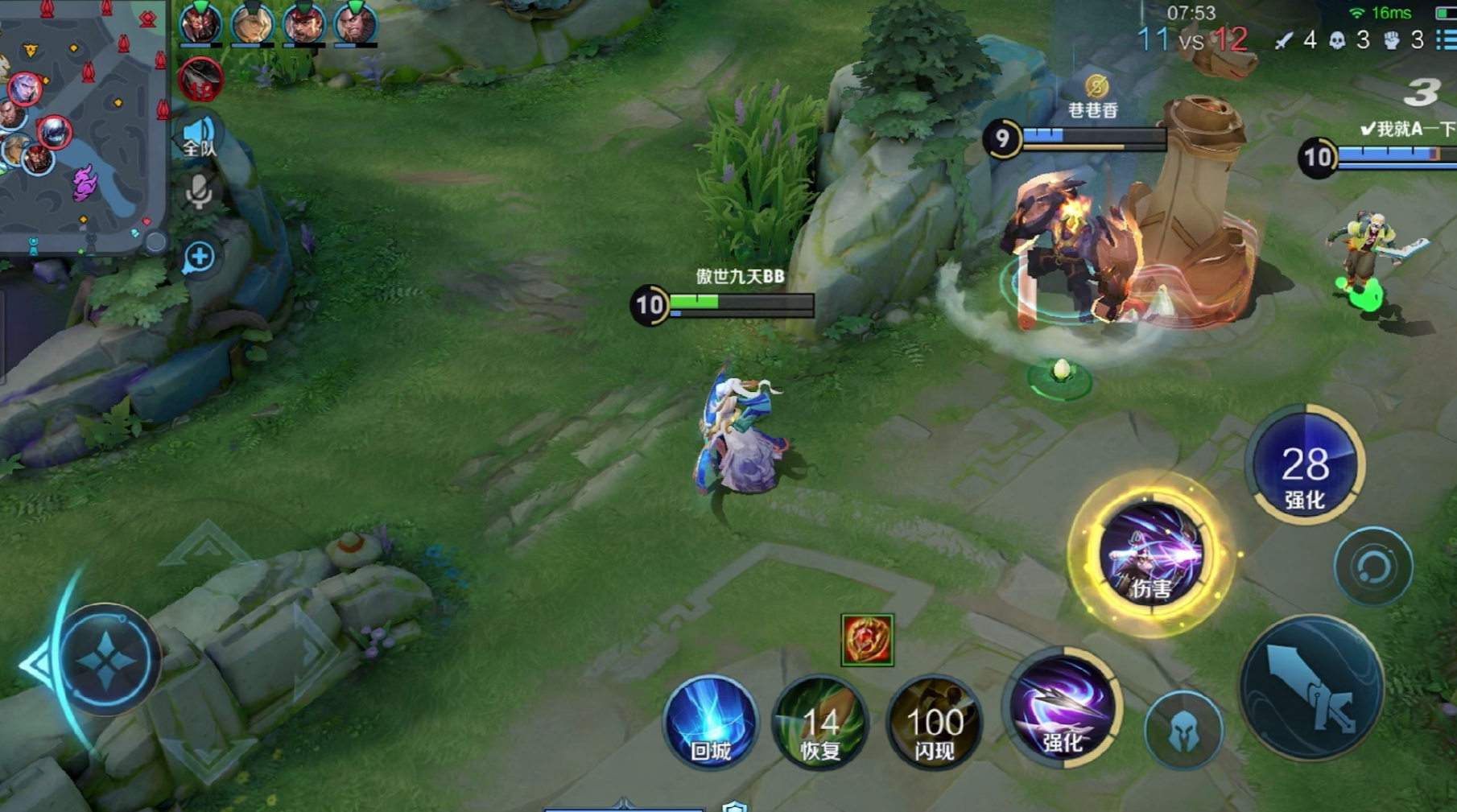The width and height of the screenshot is (1457, 812).
Task: Open the scoreboard list icon
Action: (1447, 39)
